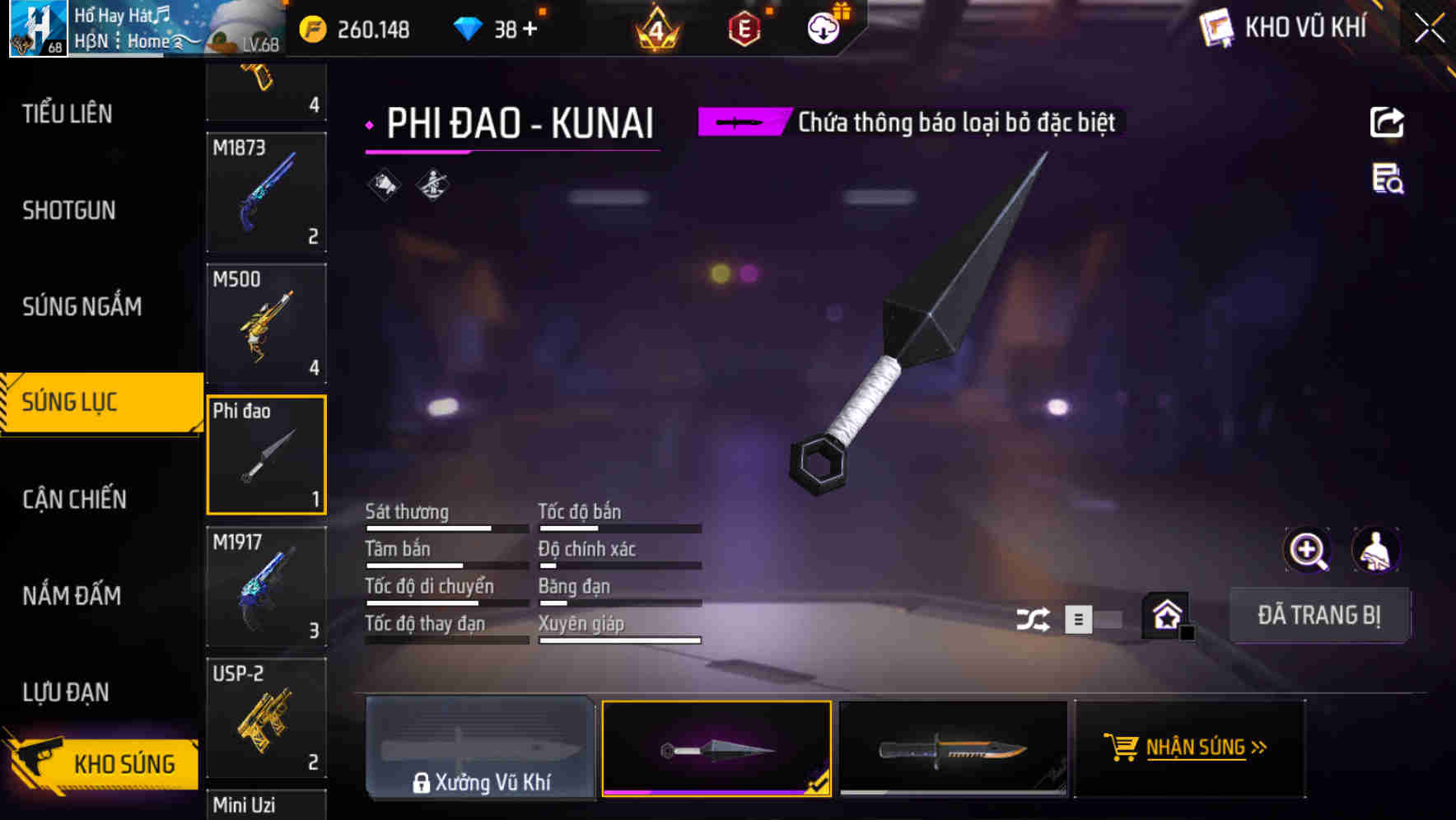Preview the Kunai on your character

[x=1376, y=550]
